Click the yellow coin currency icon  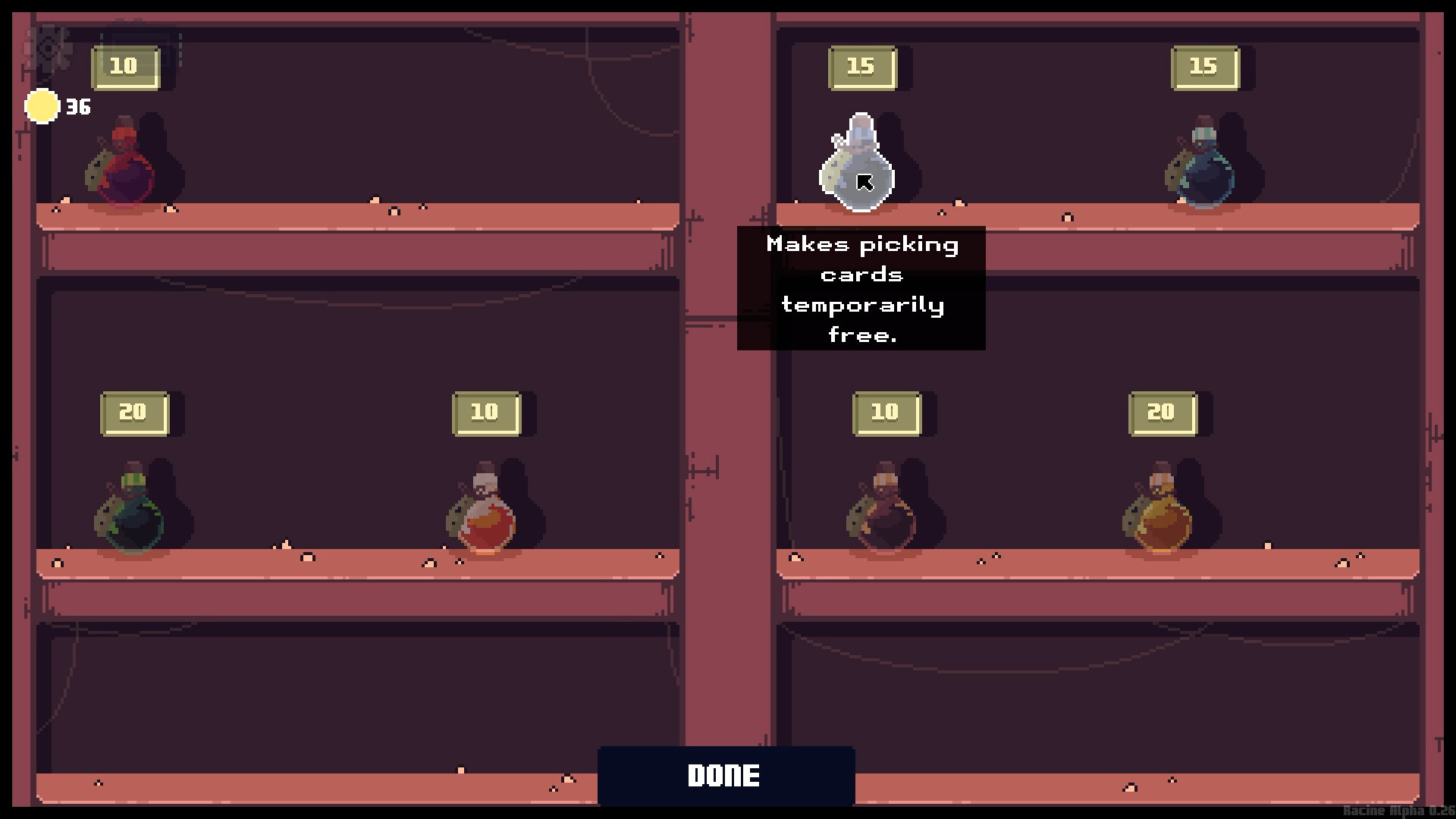coord(42,106)
